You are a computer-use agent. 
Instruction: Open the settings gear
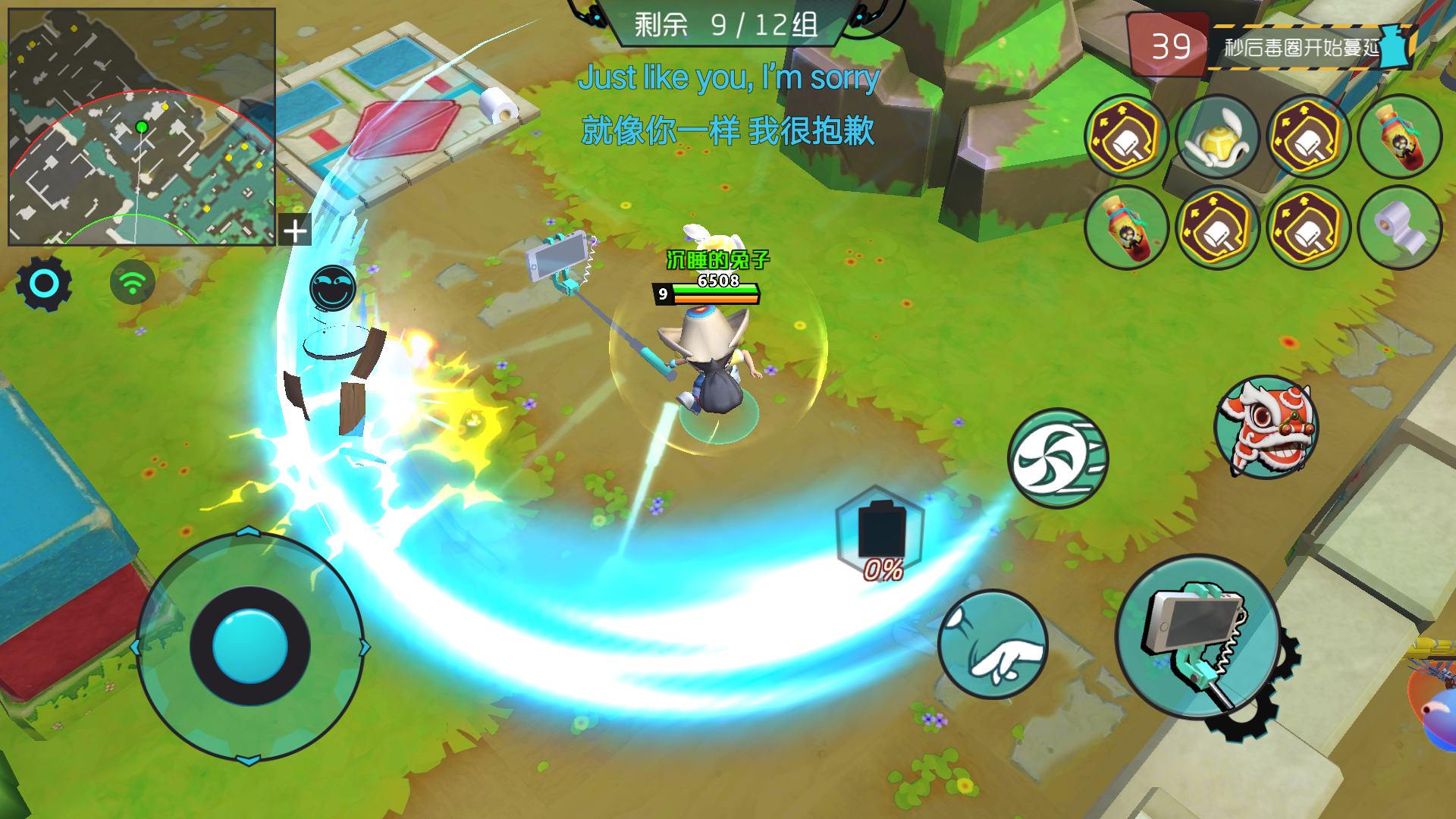pyautogui.click(x=43, y=283)
